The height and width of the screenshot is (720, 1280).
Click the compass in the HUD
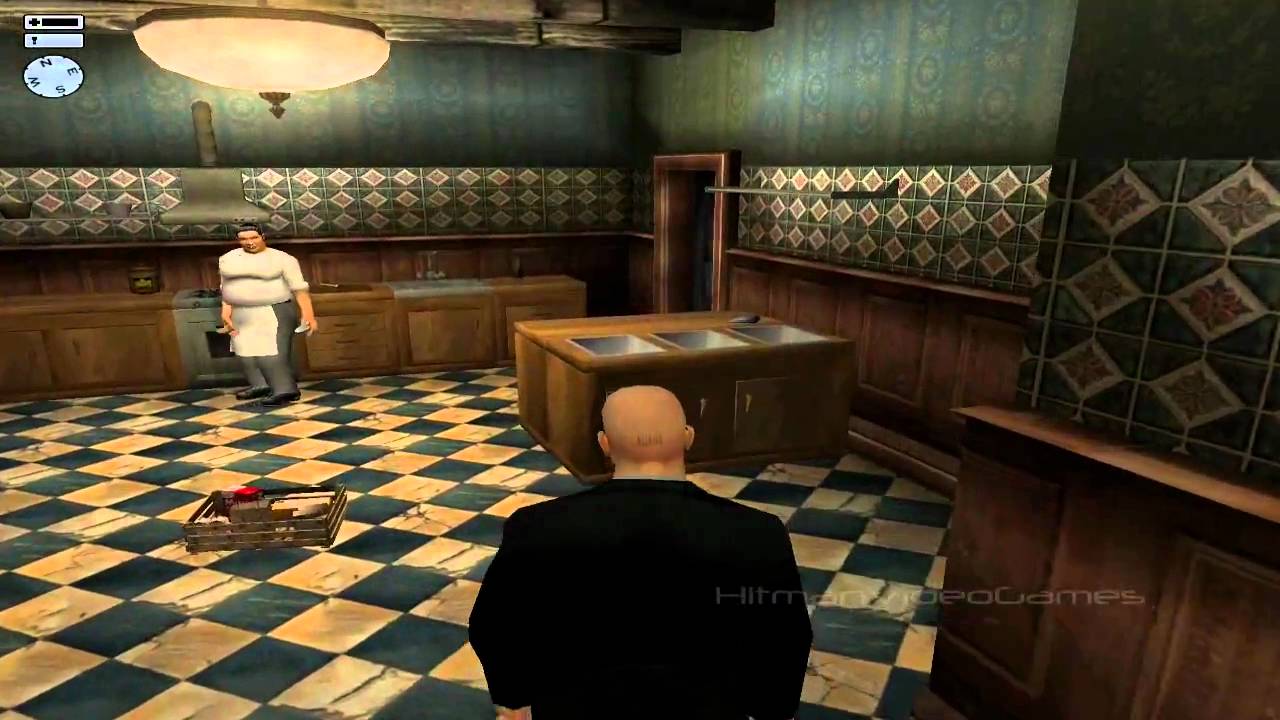click(x=54, y=76)
